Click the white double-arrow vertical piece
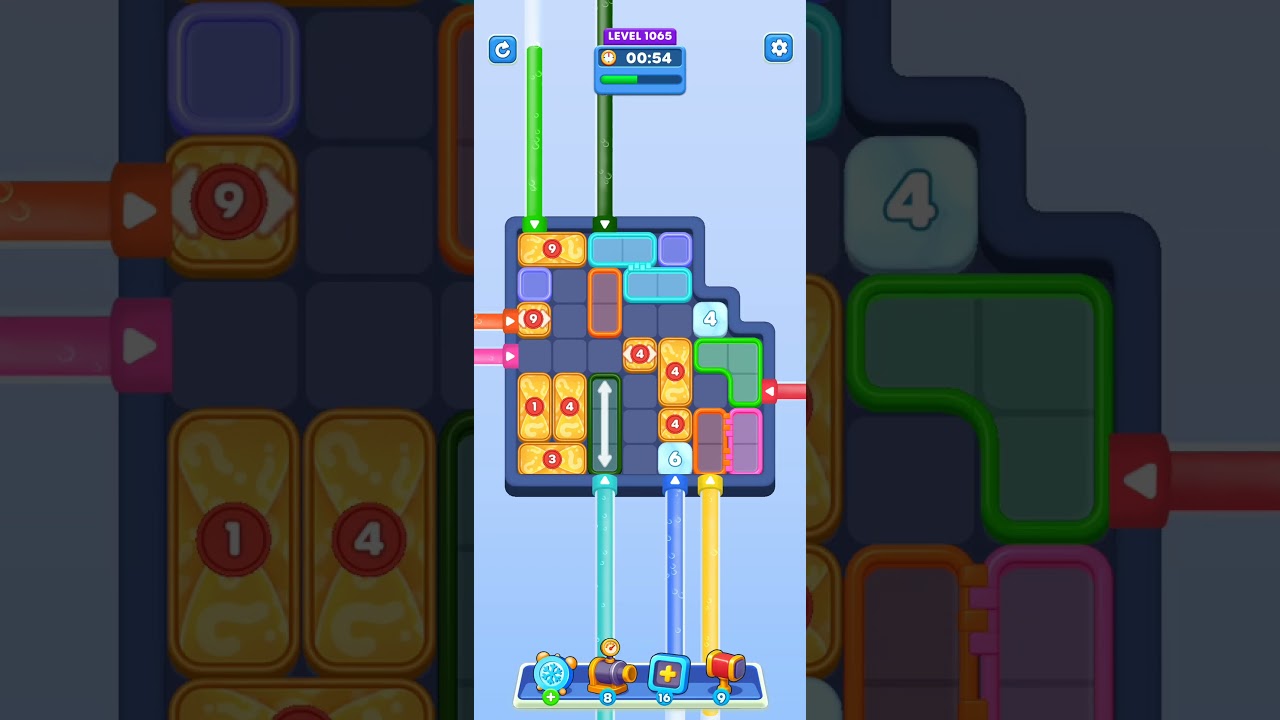Screen dimensions: 1280x720 point(604,424)
